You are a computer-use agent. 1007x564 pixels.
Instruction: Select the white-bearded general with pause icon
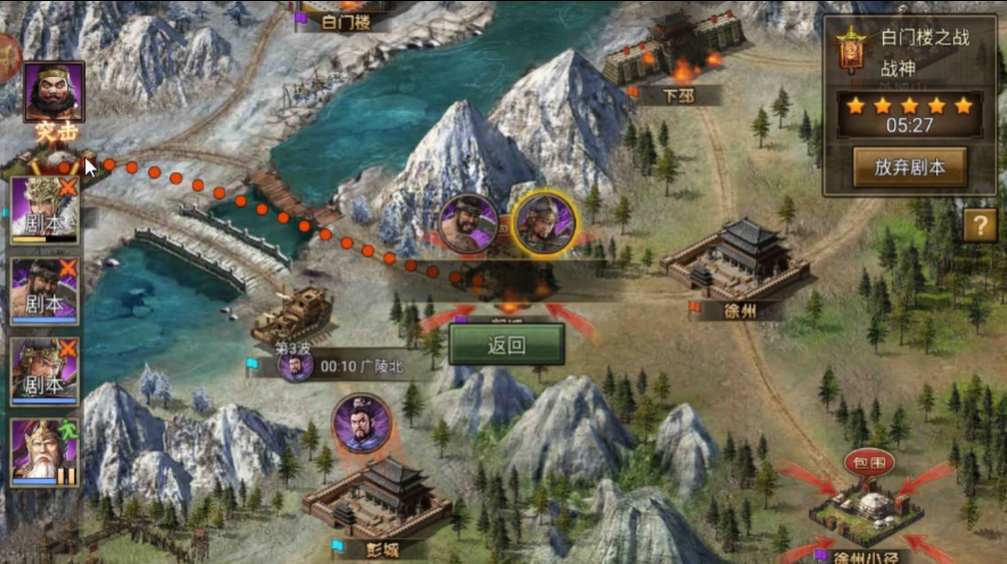pos(44,452)
